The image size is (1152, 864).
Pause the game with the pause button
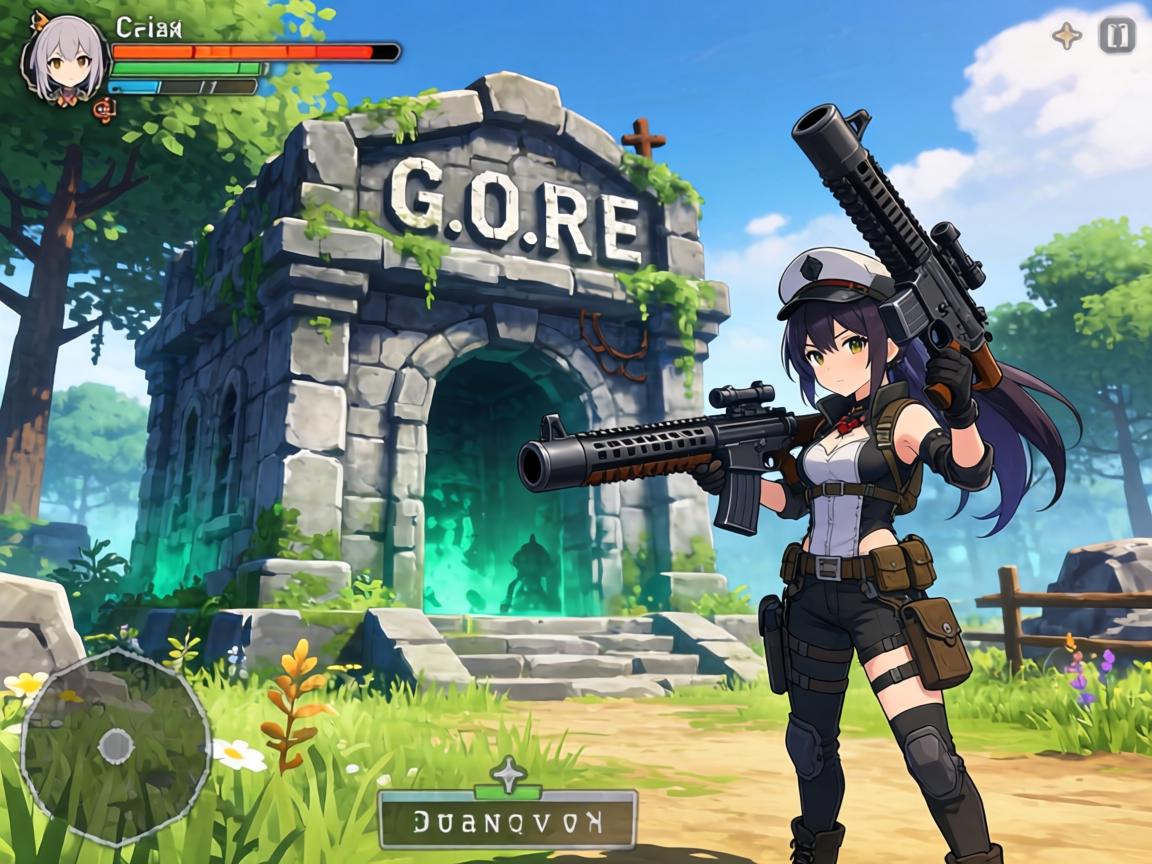coord(1117,36)
